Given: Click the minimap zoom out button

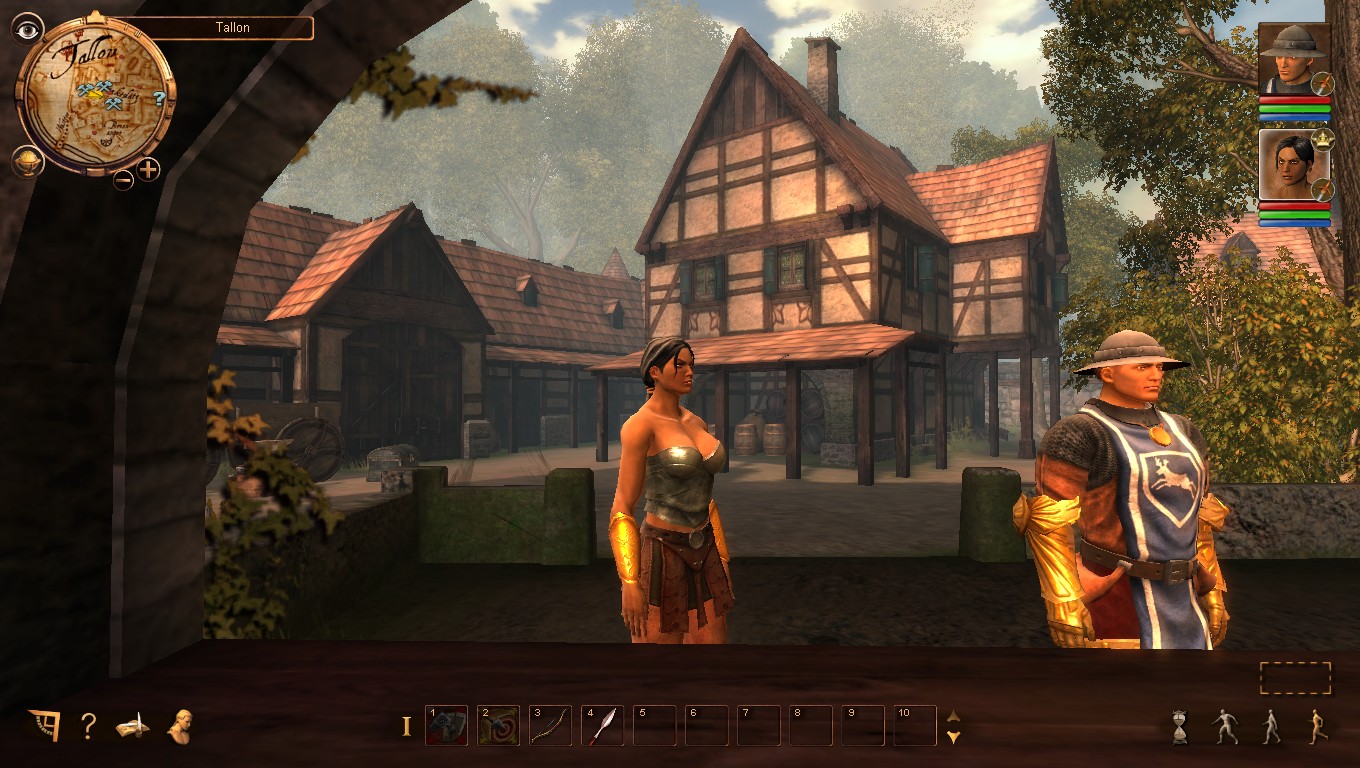Looking at the screenshot, I should pyautogui.click(x=123, y=180).
